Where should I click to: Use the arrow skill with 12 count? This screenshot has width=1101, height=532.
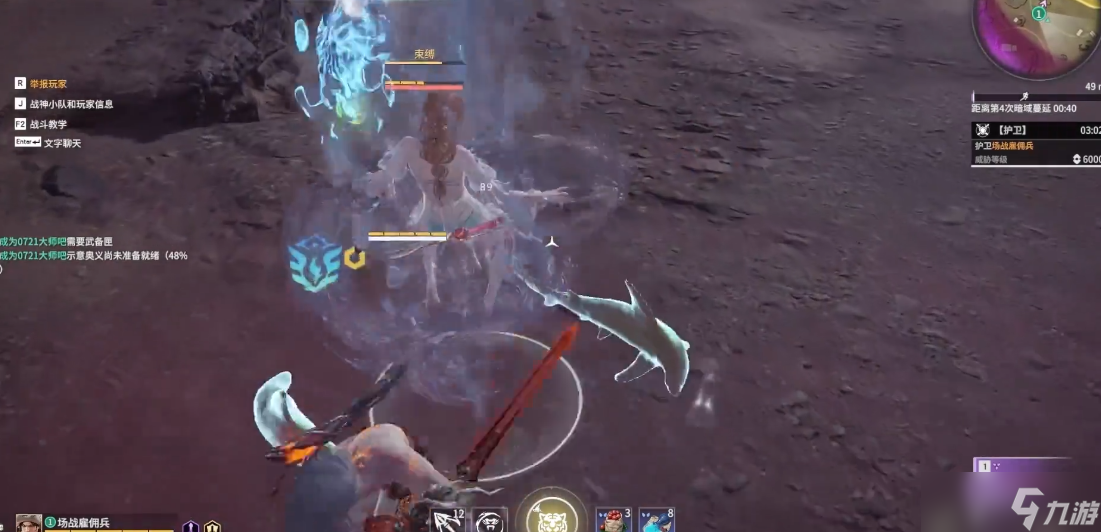(x=447, y=520)
